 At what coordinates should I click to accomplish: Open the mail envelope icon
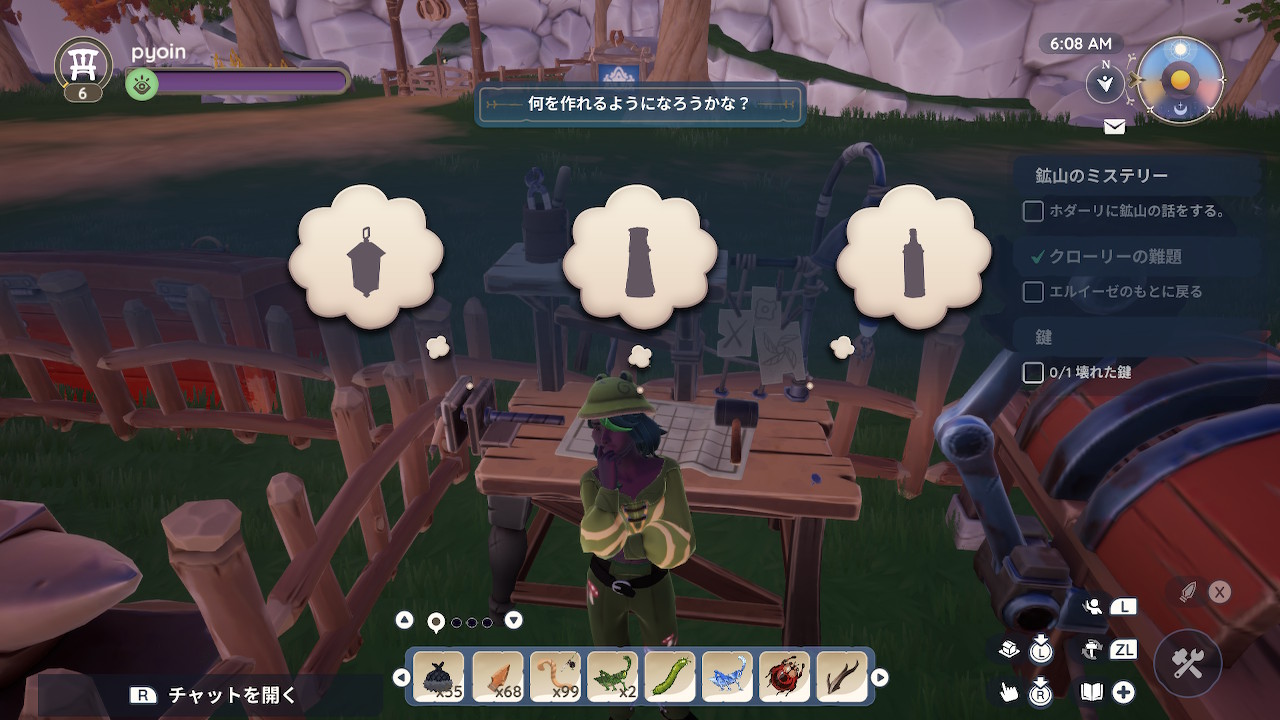pyautogui.click(x=1114, y=127)
